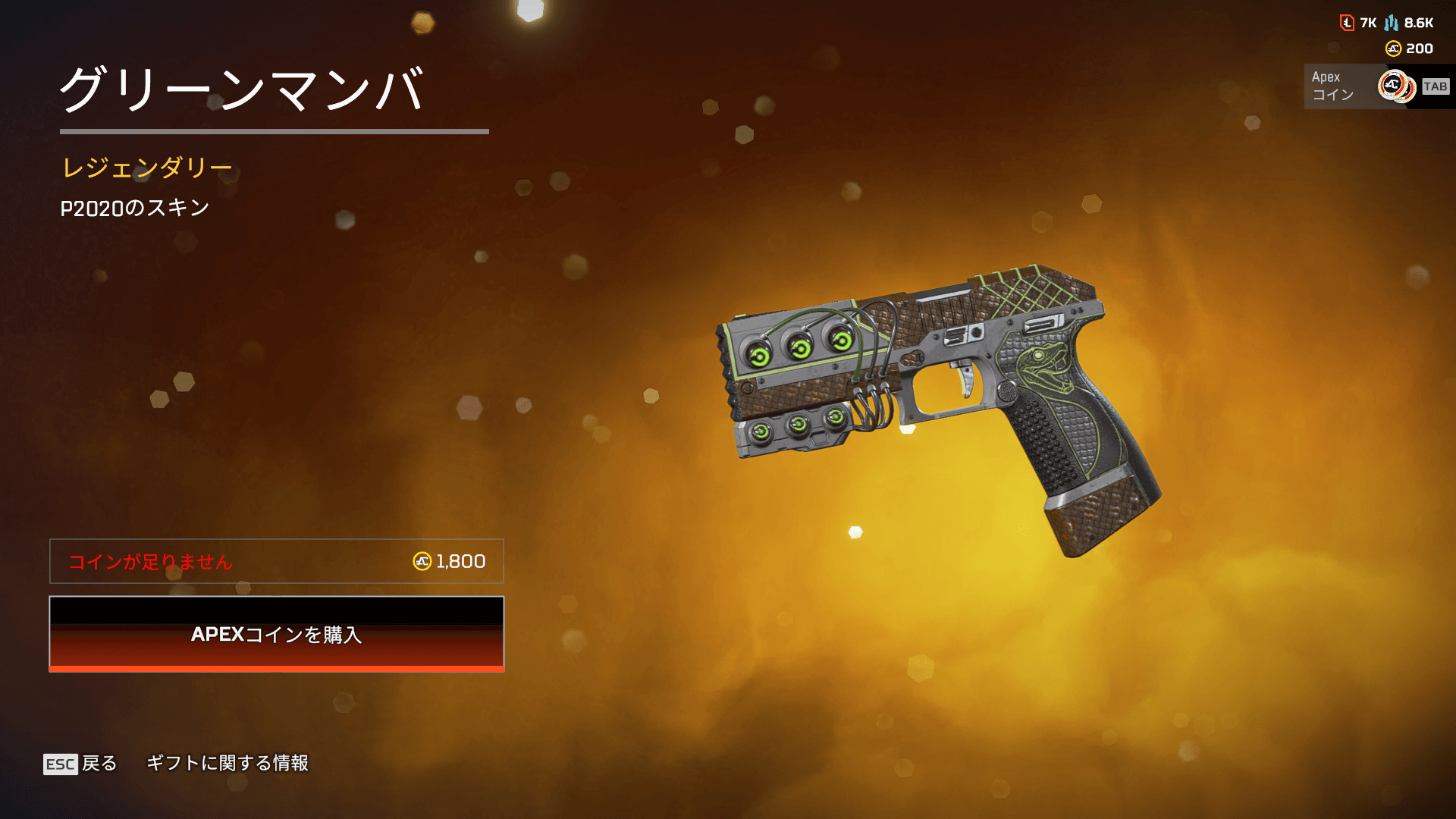Go back with the 戻る option

(80, 763)
